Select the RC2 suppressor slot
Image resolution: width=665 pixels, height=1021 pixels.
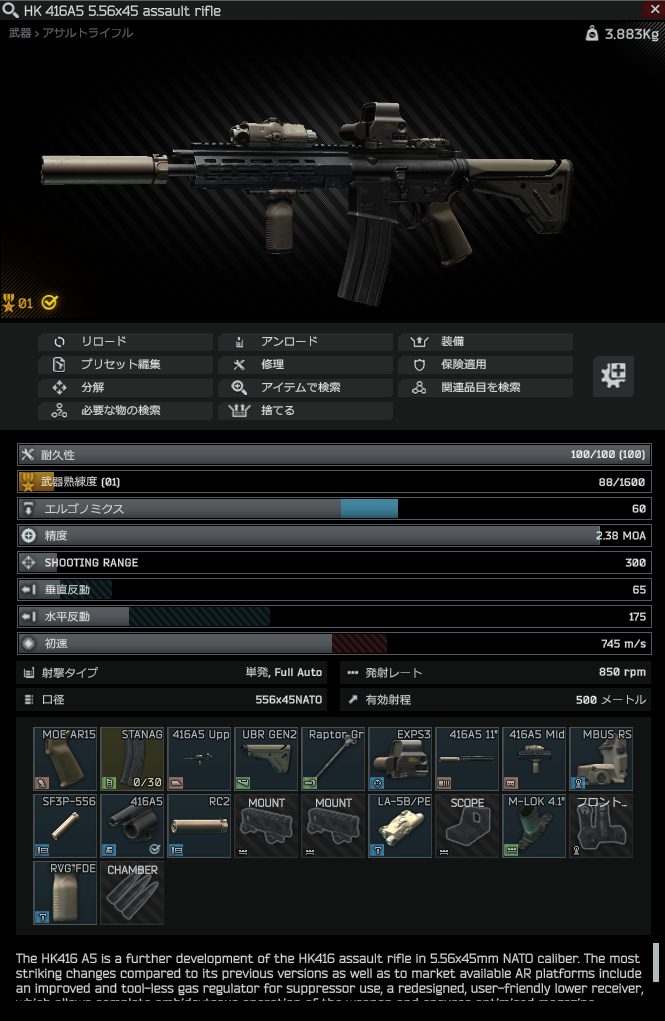click(199, 826)
